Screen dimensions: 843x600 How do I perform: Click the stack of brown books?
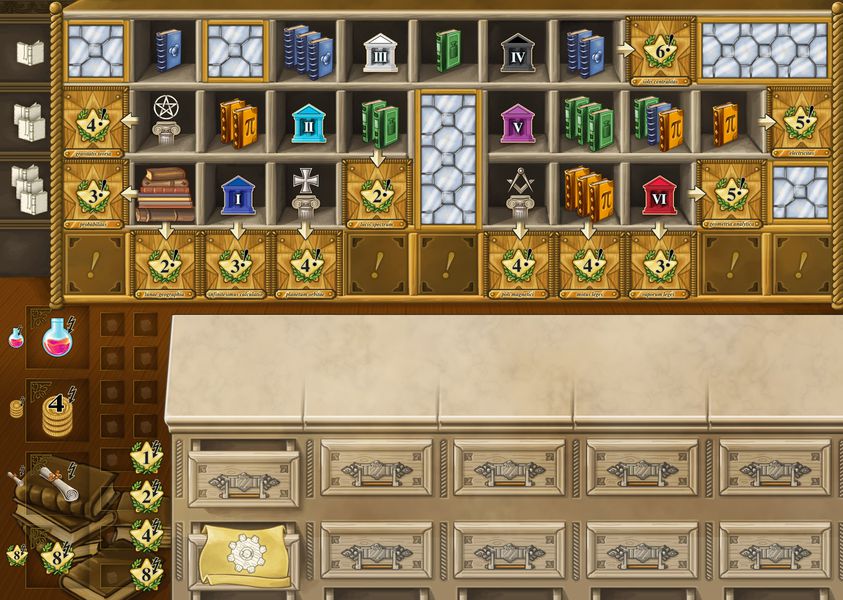pos(166,195)
